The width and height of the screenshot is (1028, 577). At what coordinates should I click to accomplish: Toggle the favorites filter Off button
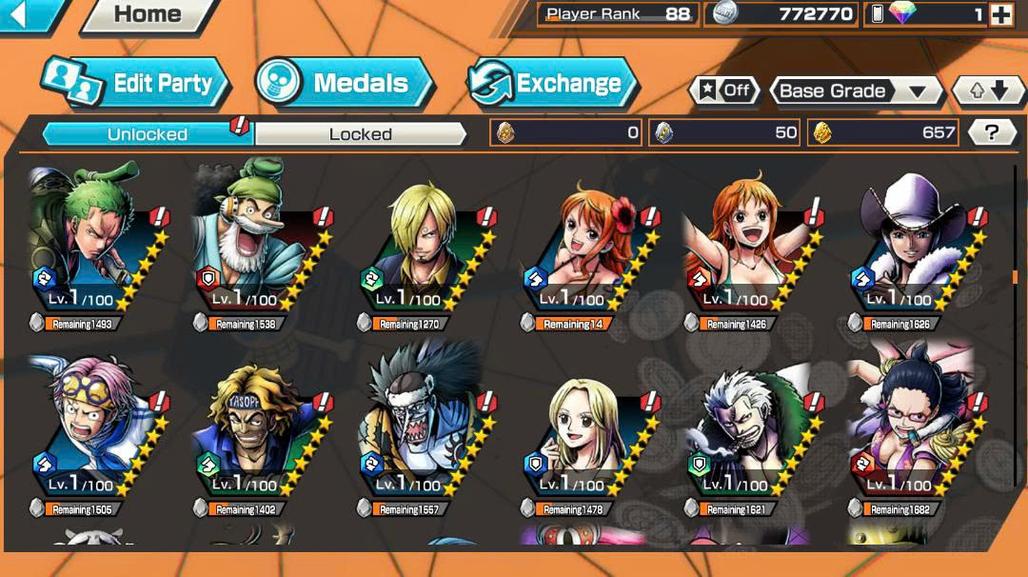pos(724,91)
